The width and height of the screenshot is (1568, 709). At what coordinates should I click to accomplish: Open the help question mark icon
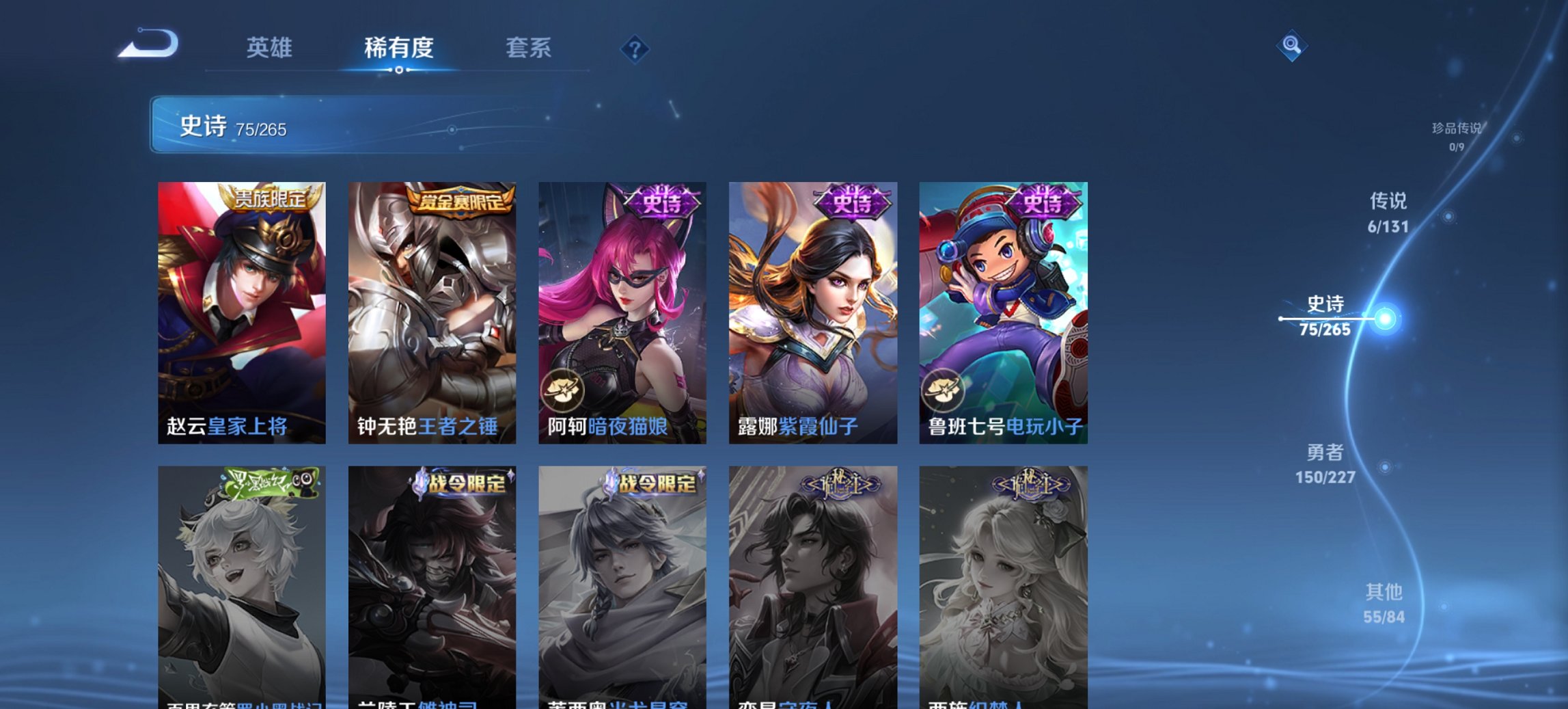(634, 48)
